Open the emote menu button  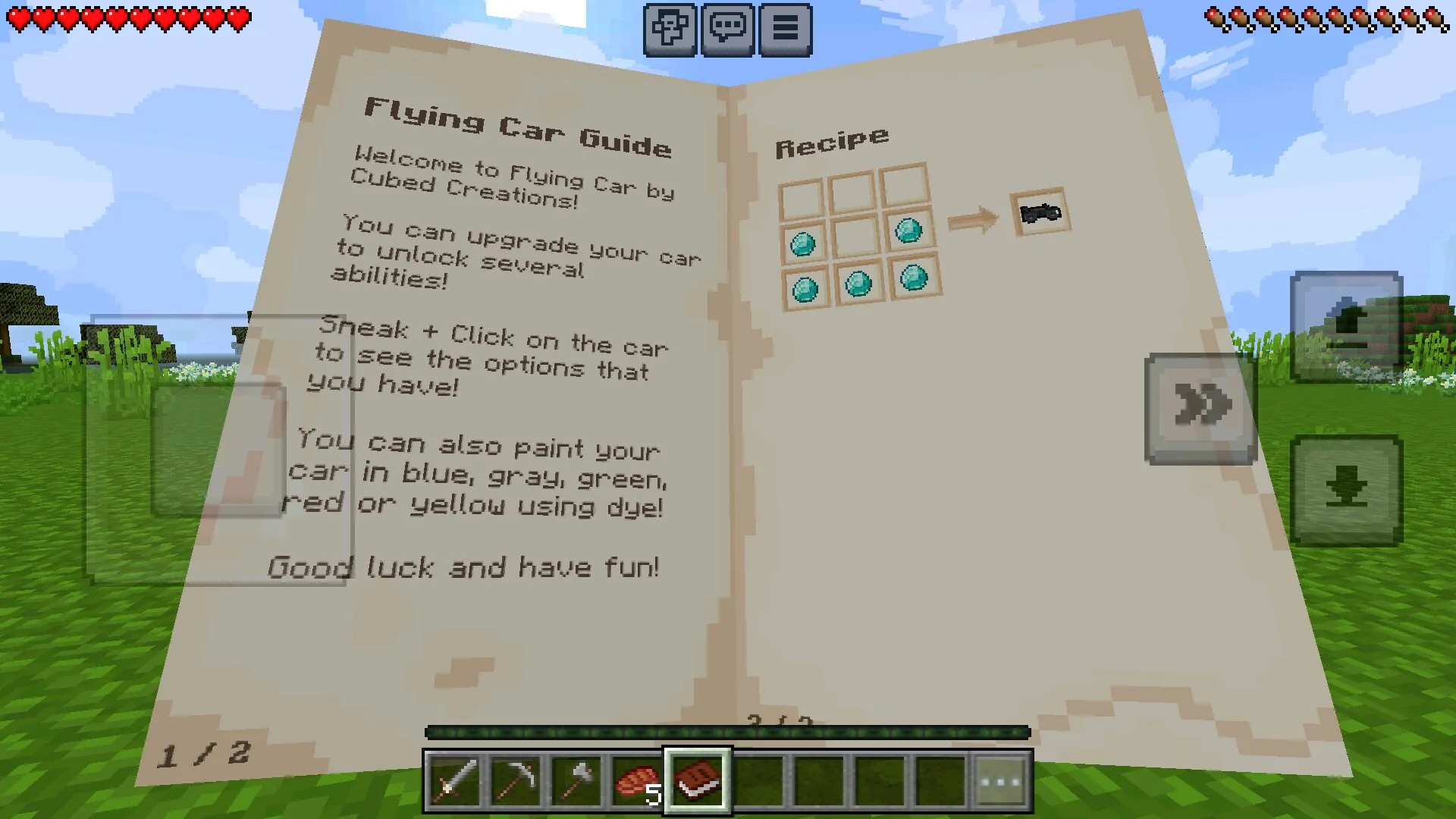(x=670, y=30)
